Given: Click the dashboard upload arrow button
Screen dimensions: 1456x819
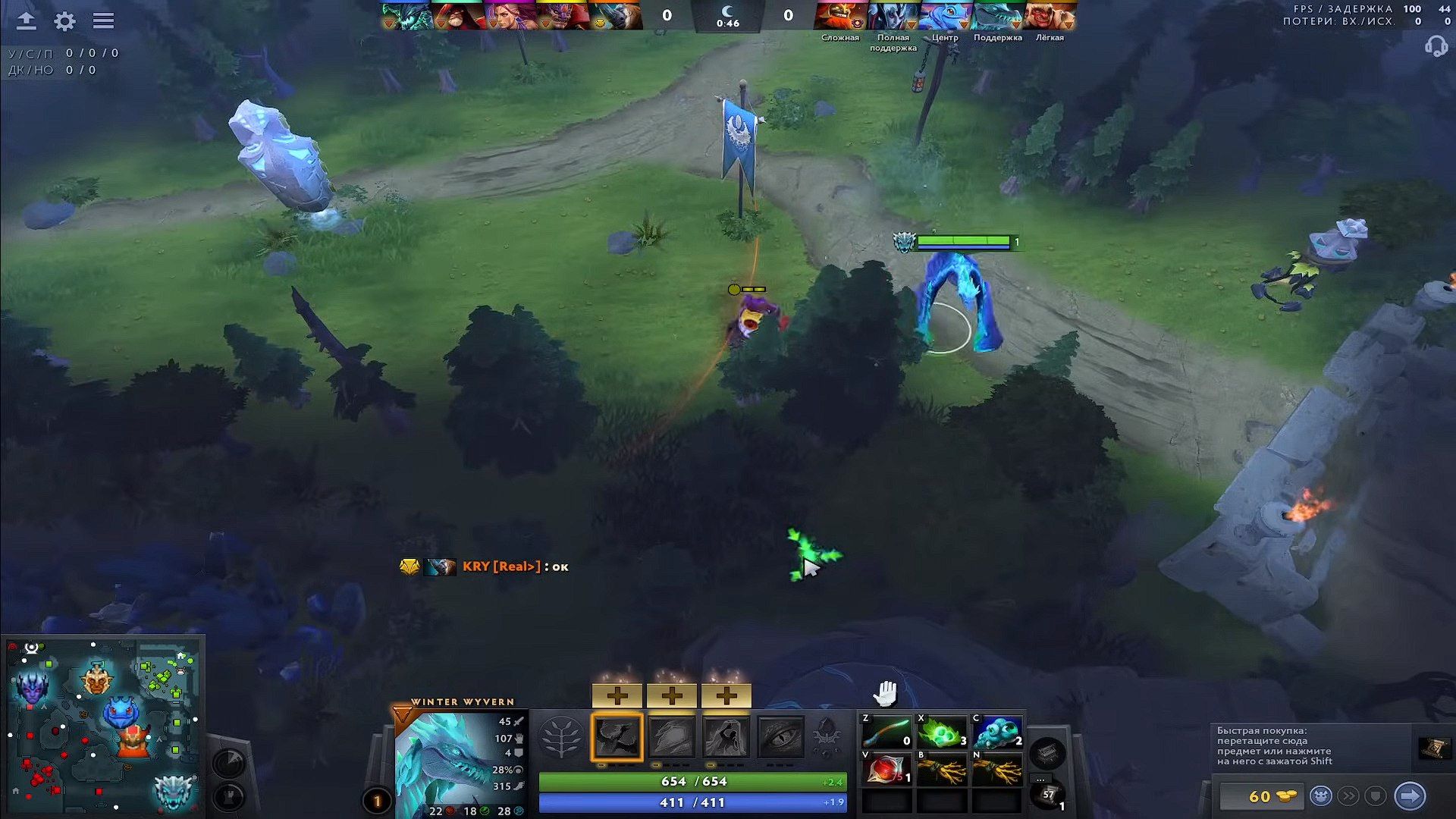Looking at the screenshot, I should pos(27,21).
